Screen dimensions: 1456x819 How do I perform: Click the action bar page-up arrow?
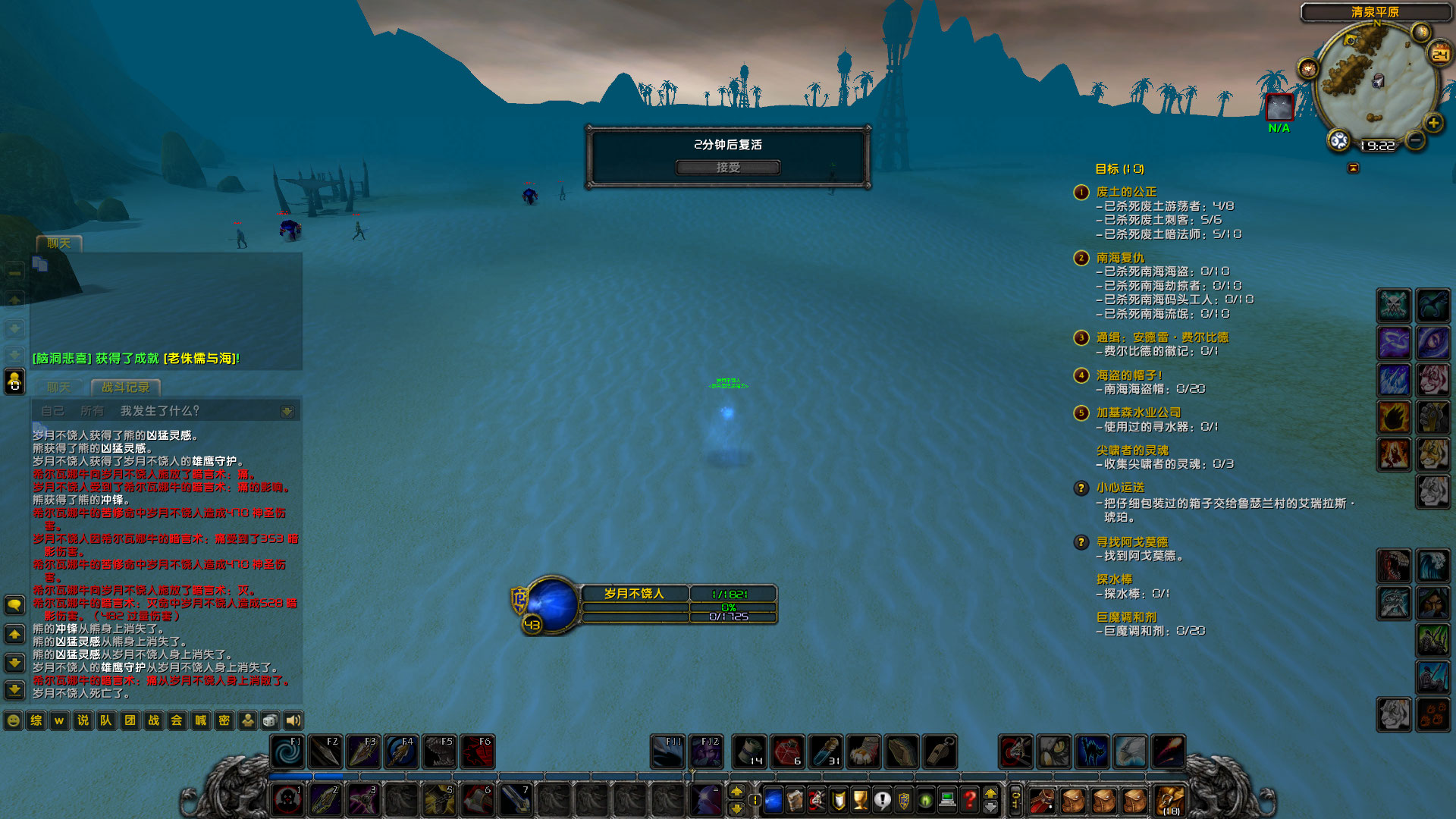[737, 791]
